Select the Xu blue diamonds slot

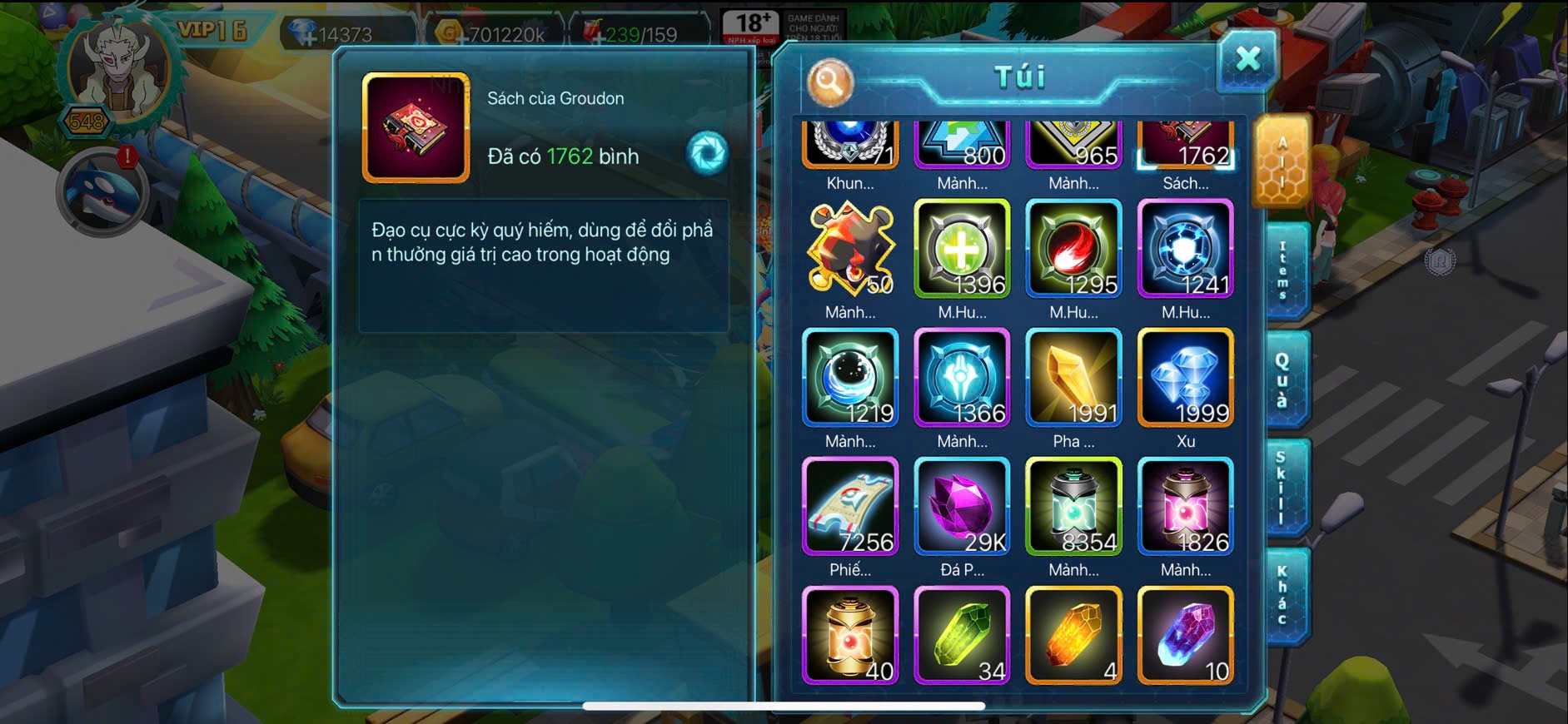coord(1185,379)
